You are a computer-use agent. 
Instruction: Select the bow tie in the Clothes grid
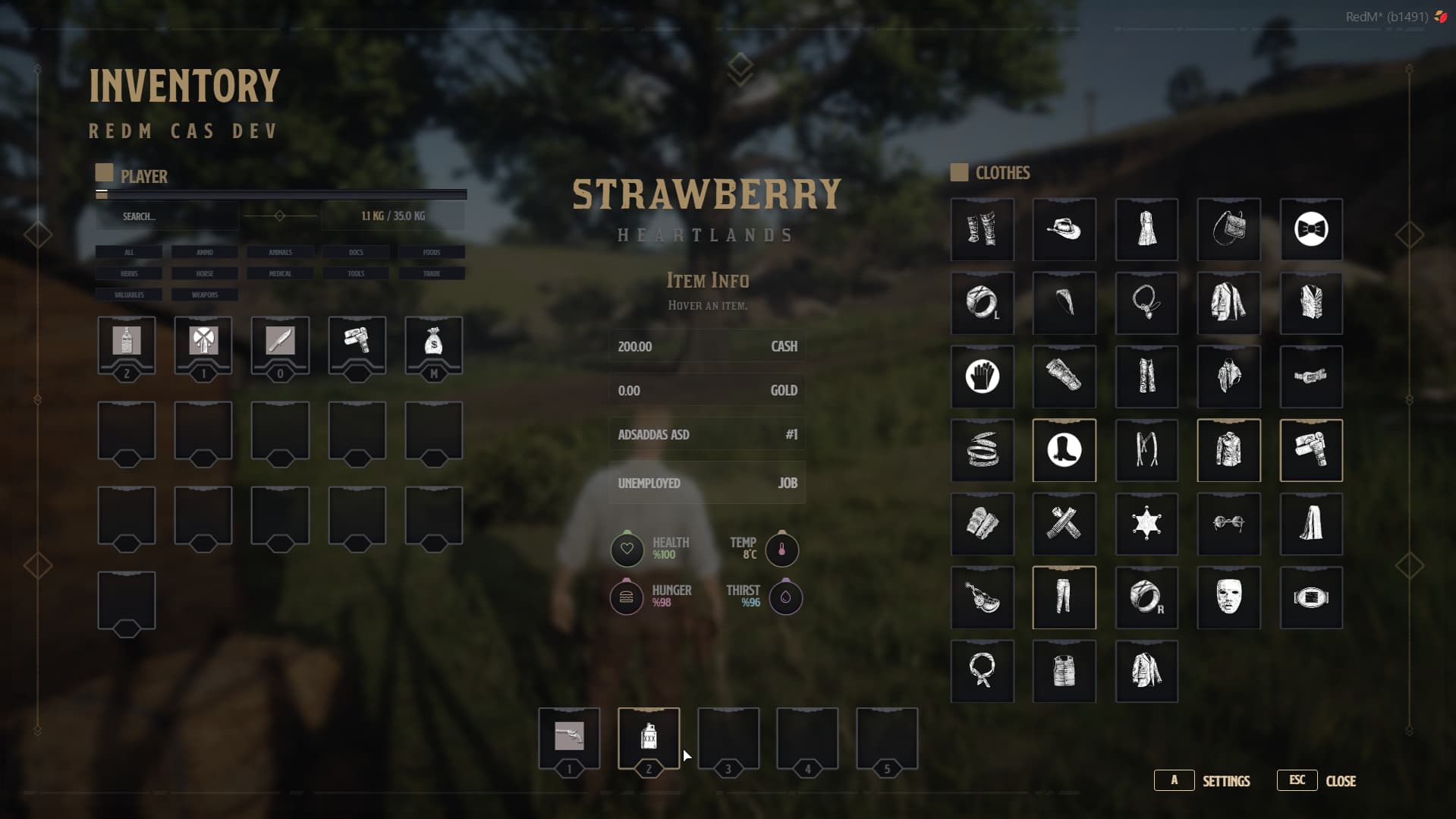point(1311,229)
